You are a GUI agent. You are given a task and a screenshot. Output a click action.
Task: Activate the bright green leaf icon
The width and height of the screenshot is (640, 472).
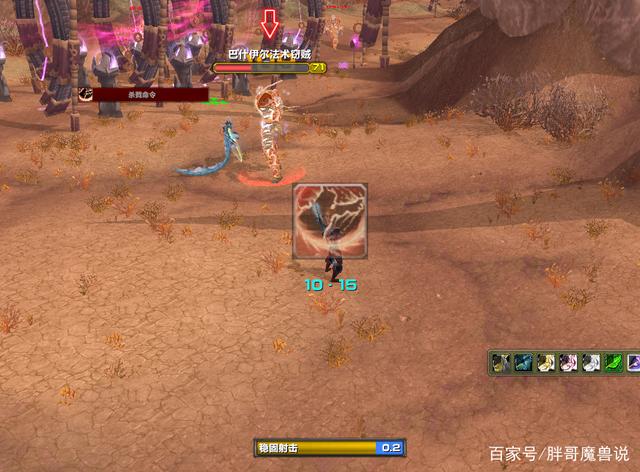(614, 362)
